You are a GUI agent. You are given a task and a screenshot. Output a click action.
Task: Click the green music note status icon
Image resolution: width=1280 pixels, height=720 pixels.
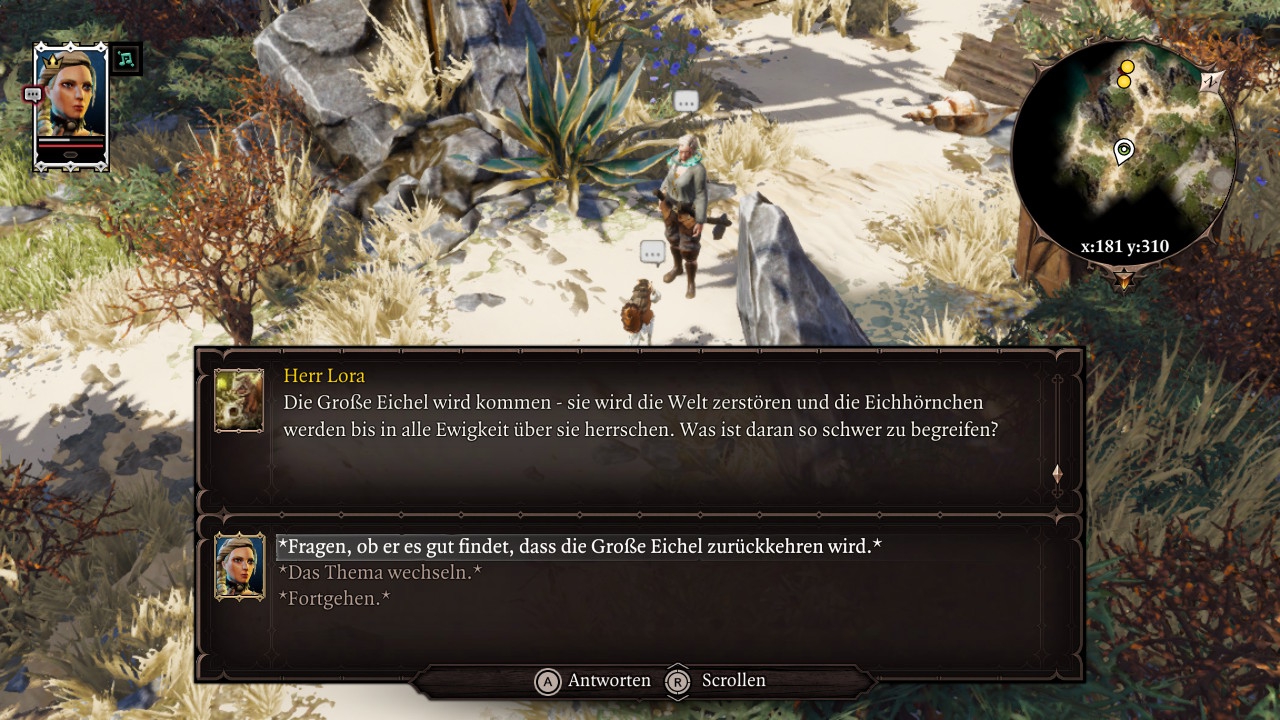click(x=126, y=58)
